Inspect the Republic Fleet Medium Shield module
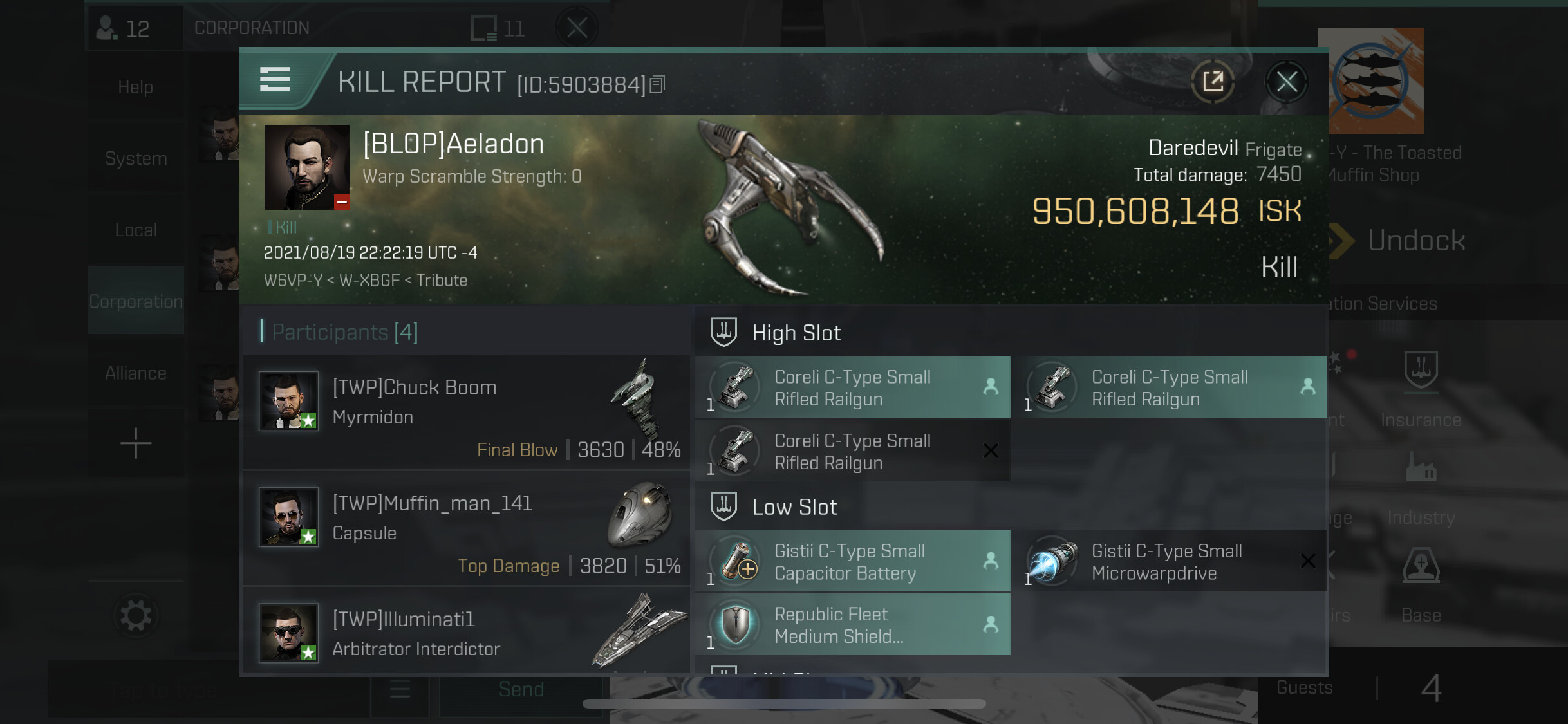 pyautogui.click(x=852, y=624)
